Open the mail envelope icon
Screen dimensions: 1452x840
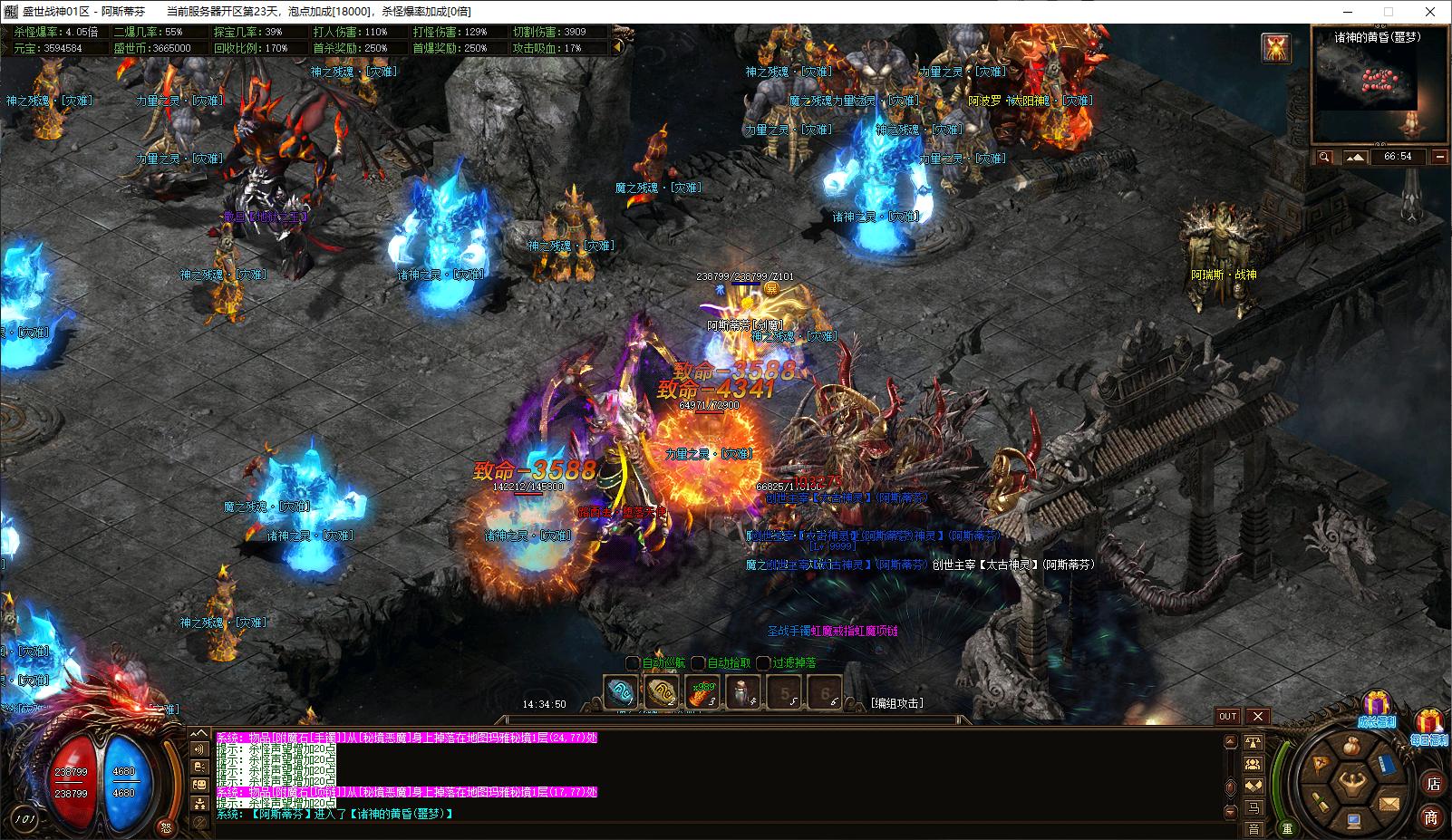click(x=1389, y=803)
